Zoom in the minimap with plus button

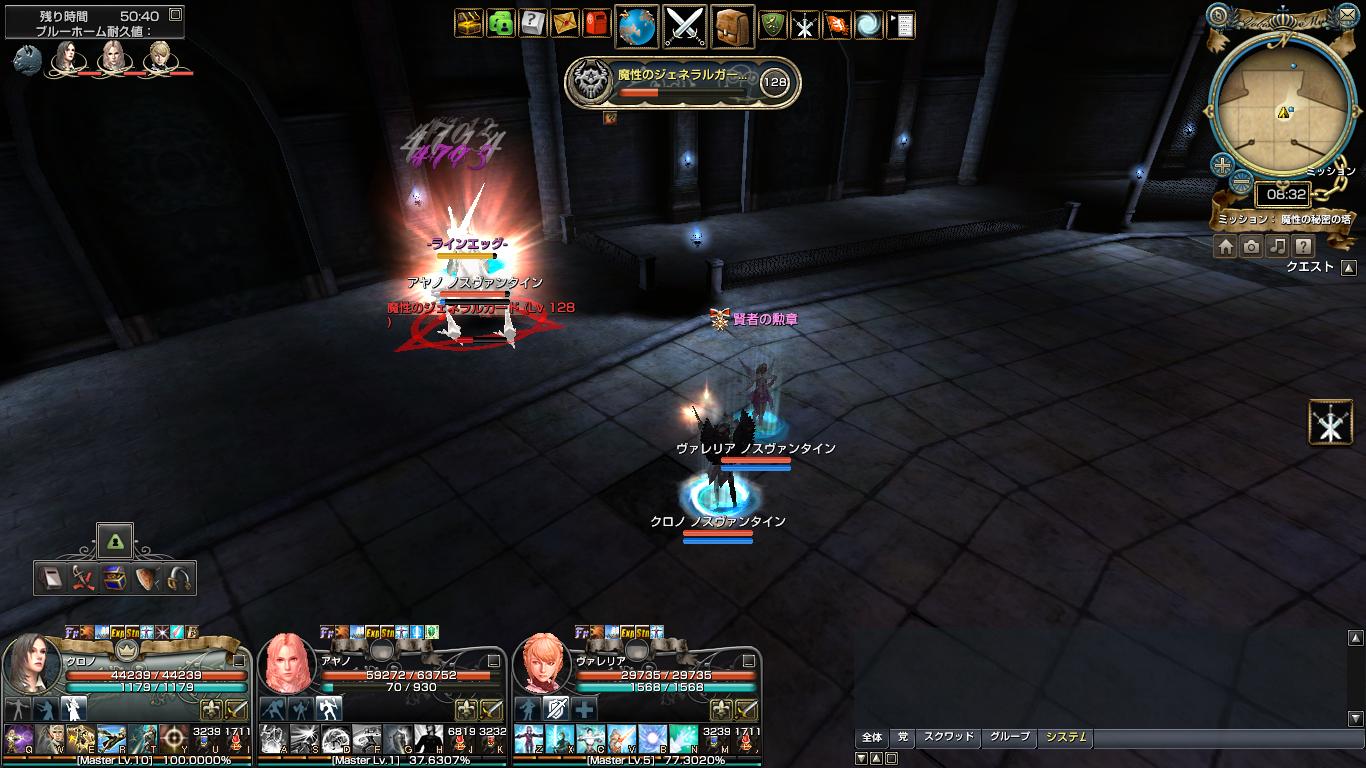tap(1222, 165)
